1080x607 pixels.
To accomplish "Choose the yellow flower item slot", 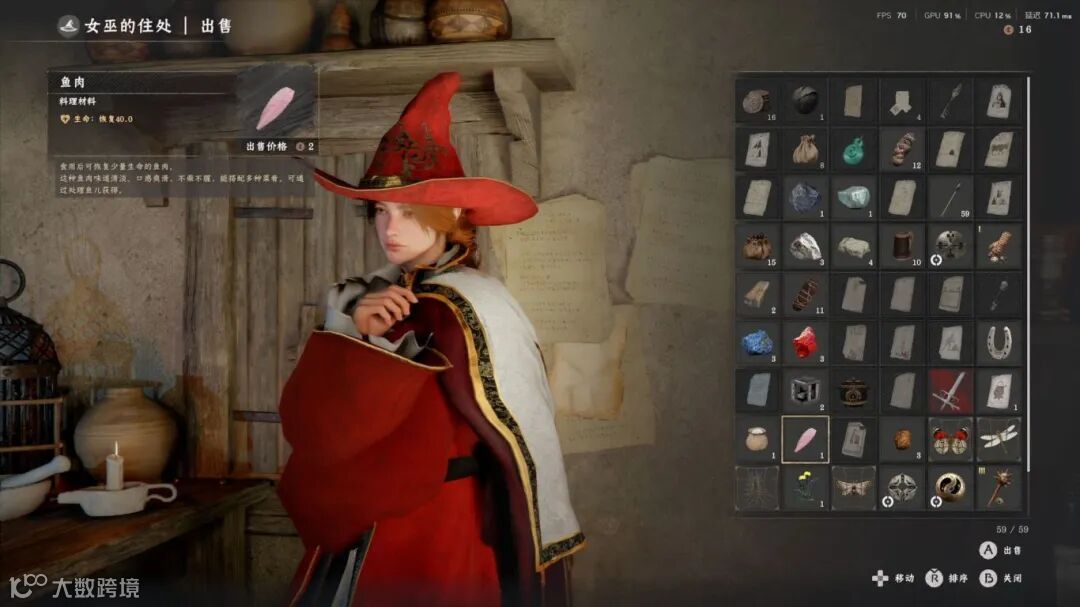I will click(x=805, y=487).
